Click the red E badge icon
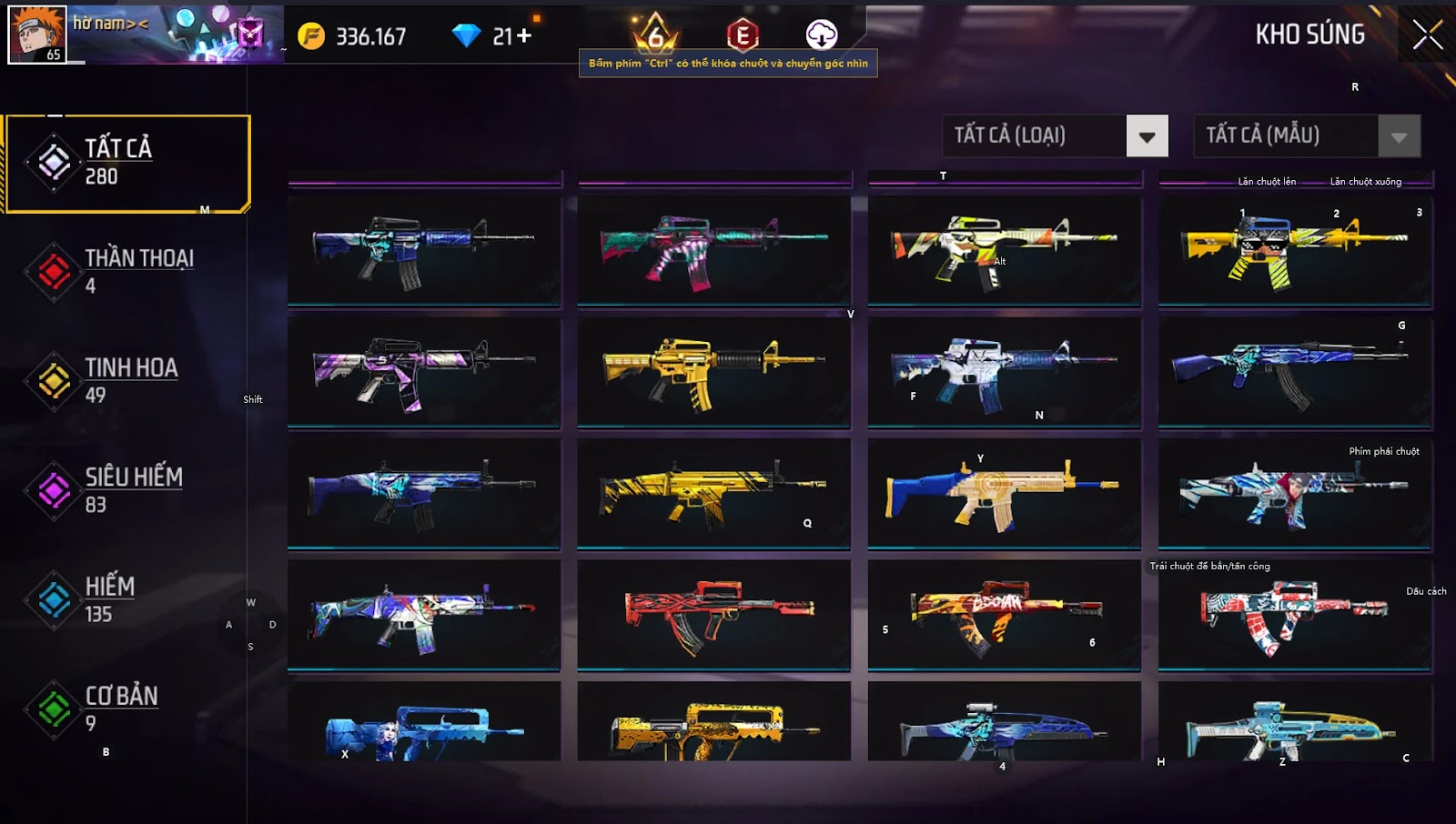This screenshot has width=1456, height=824. (743, 35)
